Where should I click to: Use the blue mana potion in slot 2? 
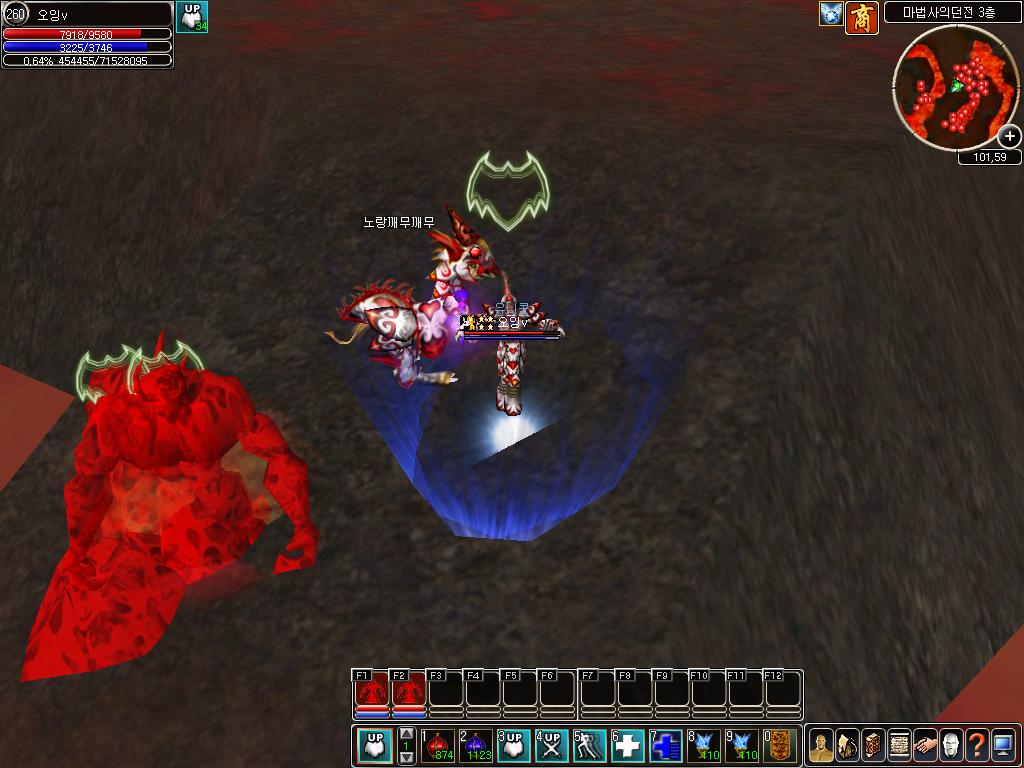pyautogui.click(x=476, y=746)
